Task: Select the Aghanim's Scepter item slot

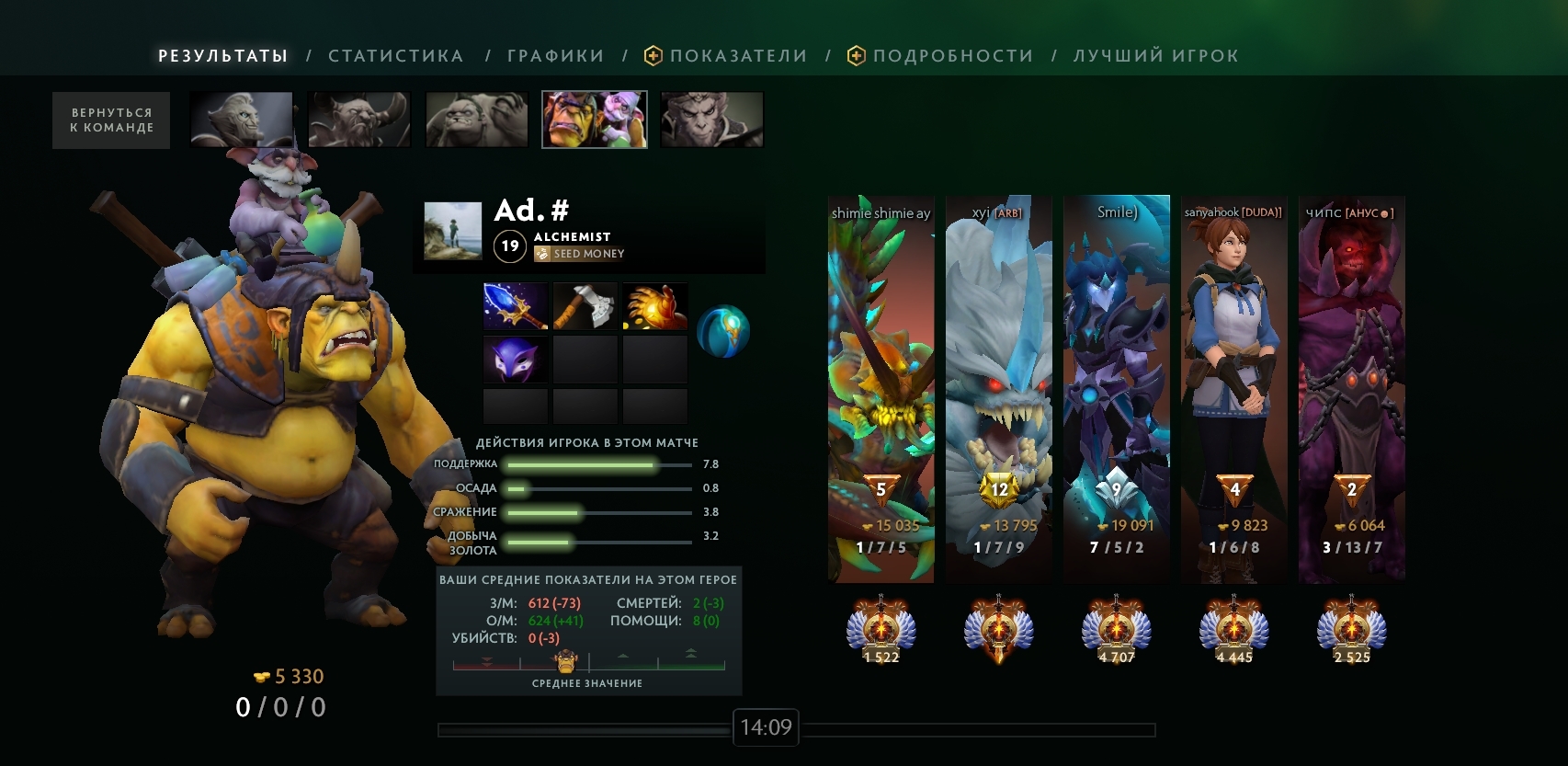Action: [516, 306]
